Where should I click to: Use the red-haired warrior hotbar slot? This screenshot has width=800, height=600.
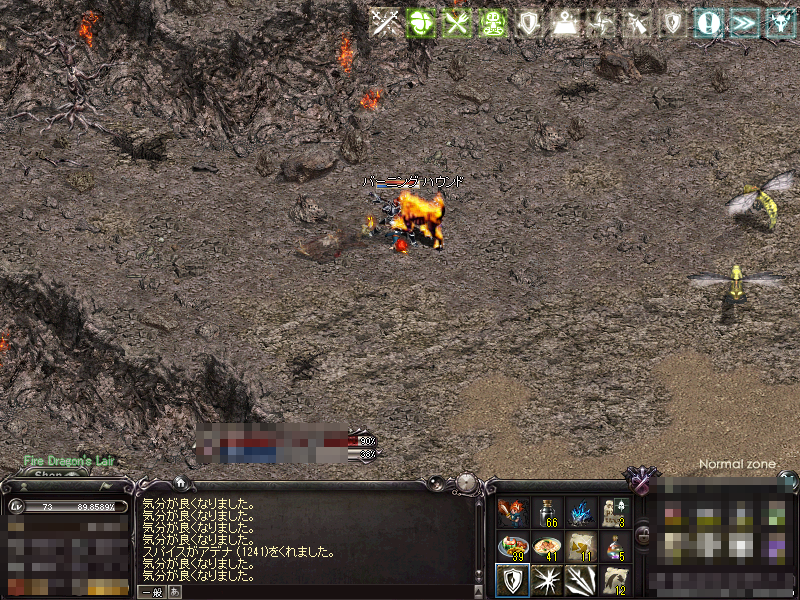click(x=513, y=513)
